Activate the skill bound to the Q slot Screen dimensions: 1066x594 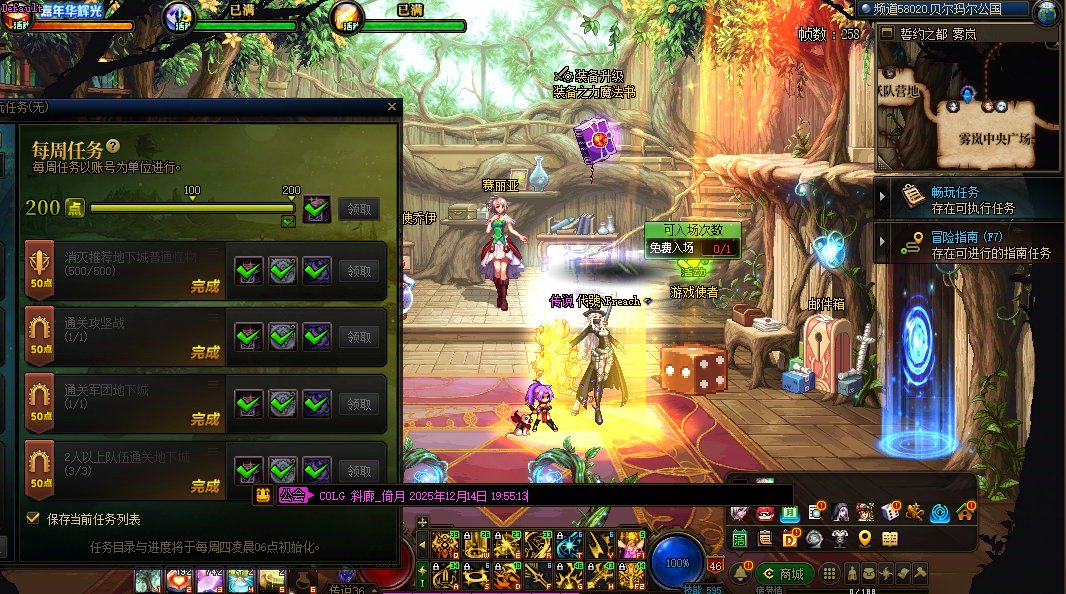click(444, 545)
